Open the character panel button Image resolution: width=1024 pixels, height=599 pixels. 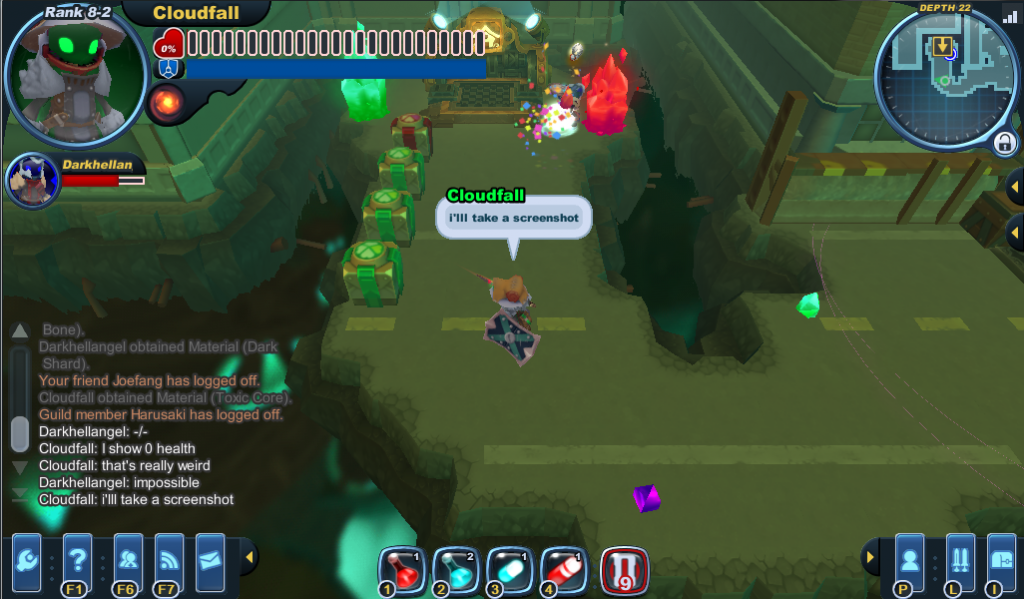coord(908,558)
